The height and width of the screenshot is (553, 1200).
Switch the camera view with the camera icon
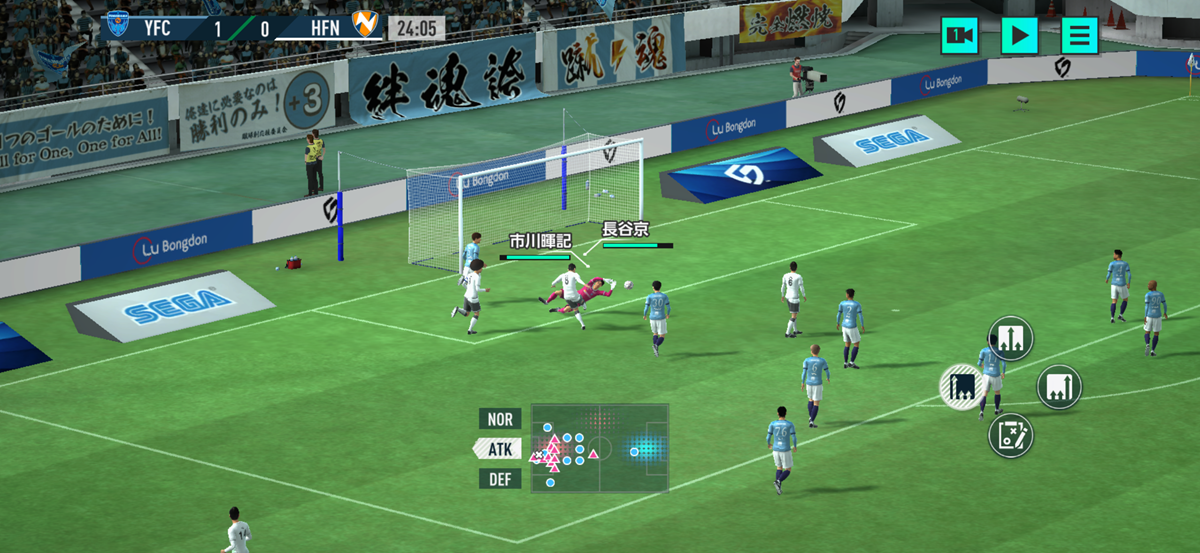pyautogui.click(x=959, y=36)
